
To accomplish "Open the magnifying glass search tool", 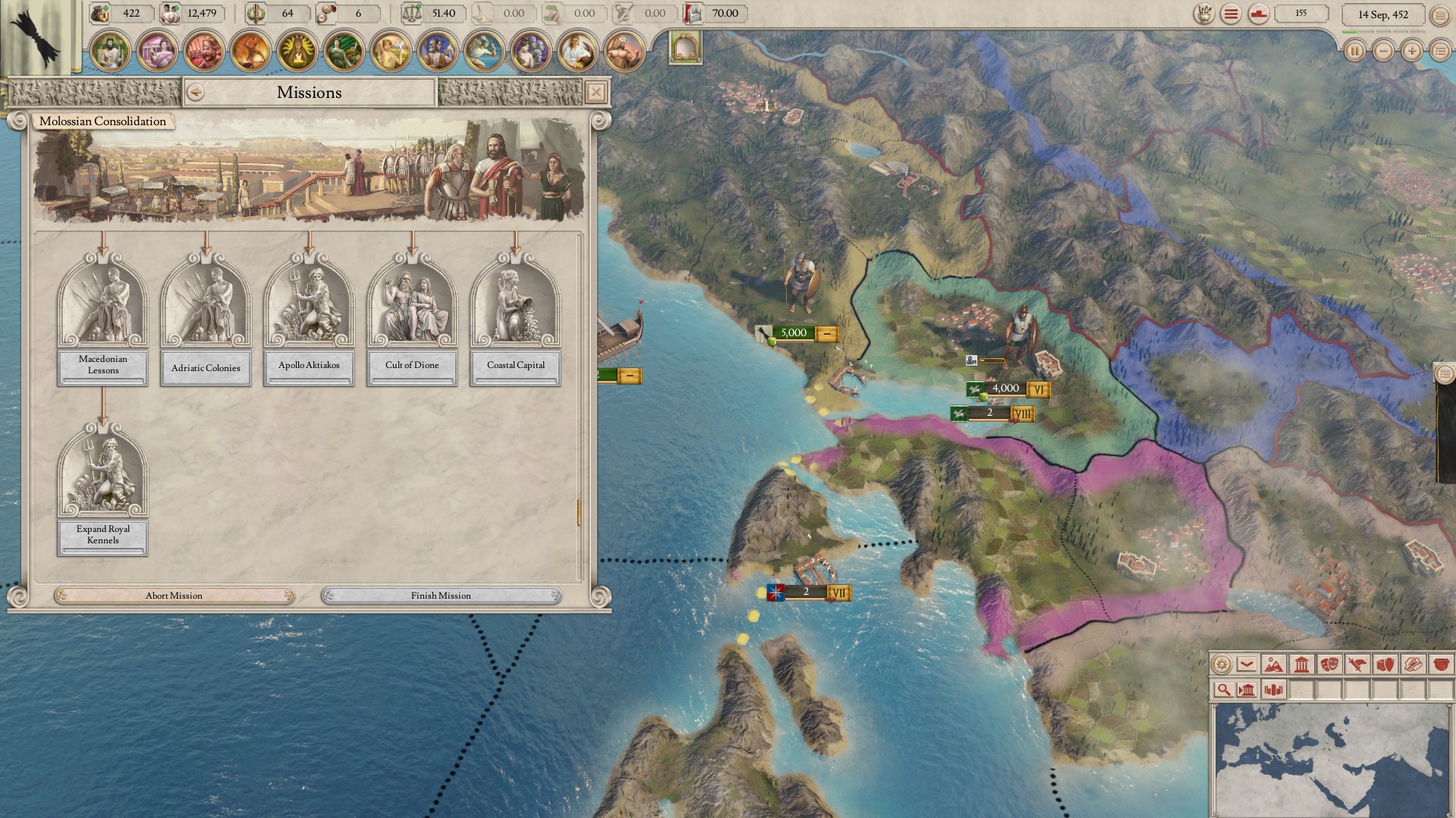I will [1222, 690].
